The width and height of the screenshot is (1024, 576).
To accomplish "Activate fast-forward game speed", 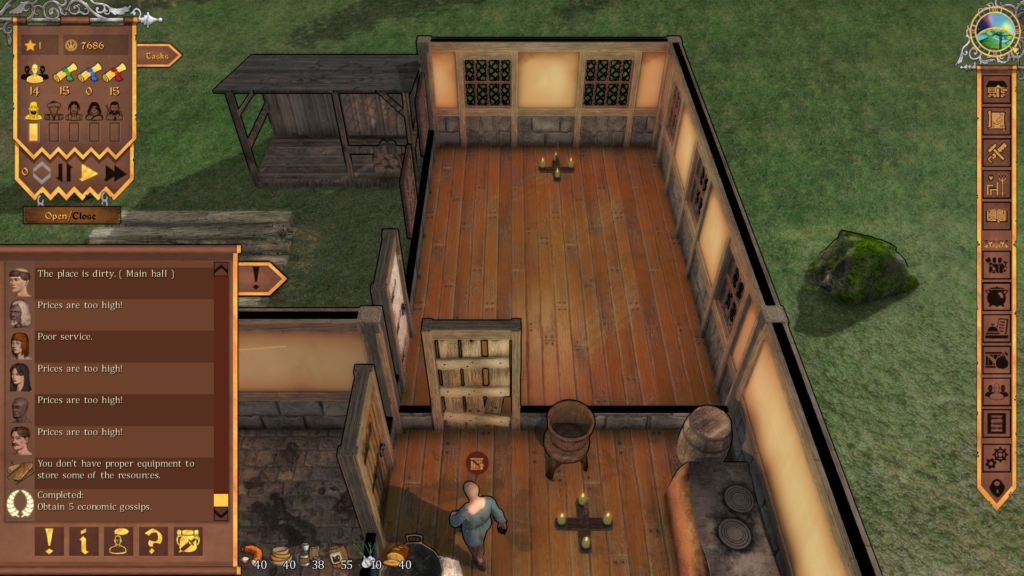I will 115,172.
